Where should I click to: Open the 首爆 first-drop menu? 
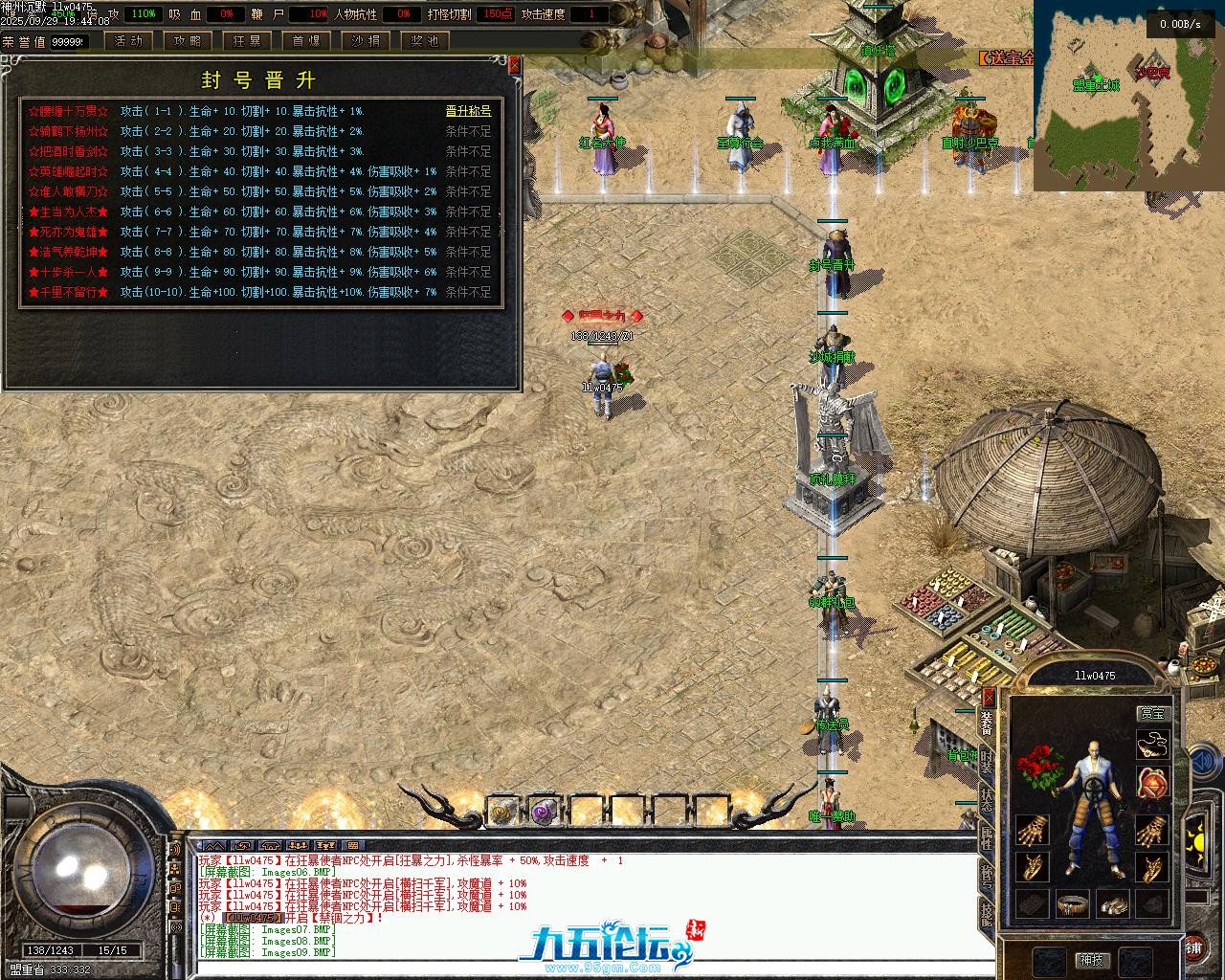tap(306, 41)
